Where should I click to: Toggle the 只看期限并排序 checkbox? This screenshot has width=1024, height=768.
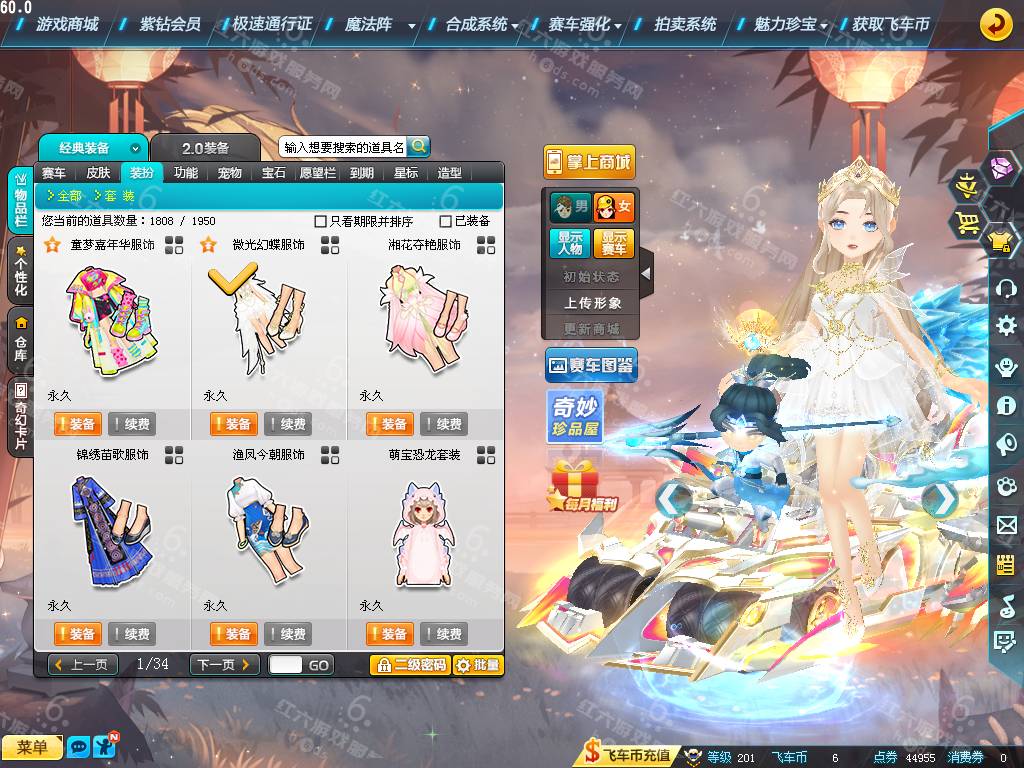coord(321,221)
